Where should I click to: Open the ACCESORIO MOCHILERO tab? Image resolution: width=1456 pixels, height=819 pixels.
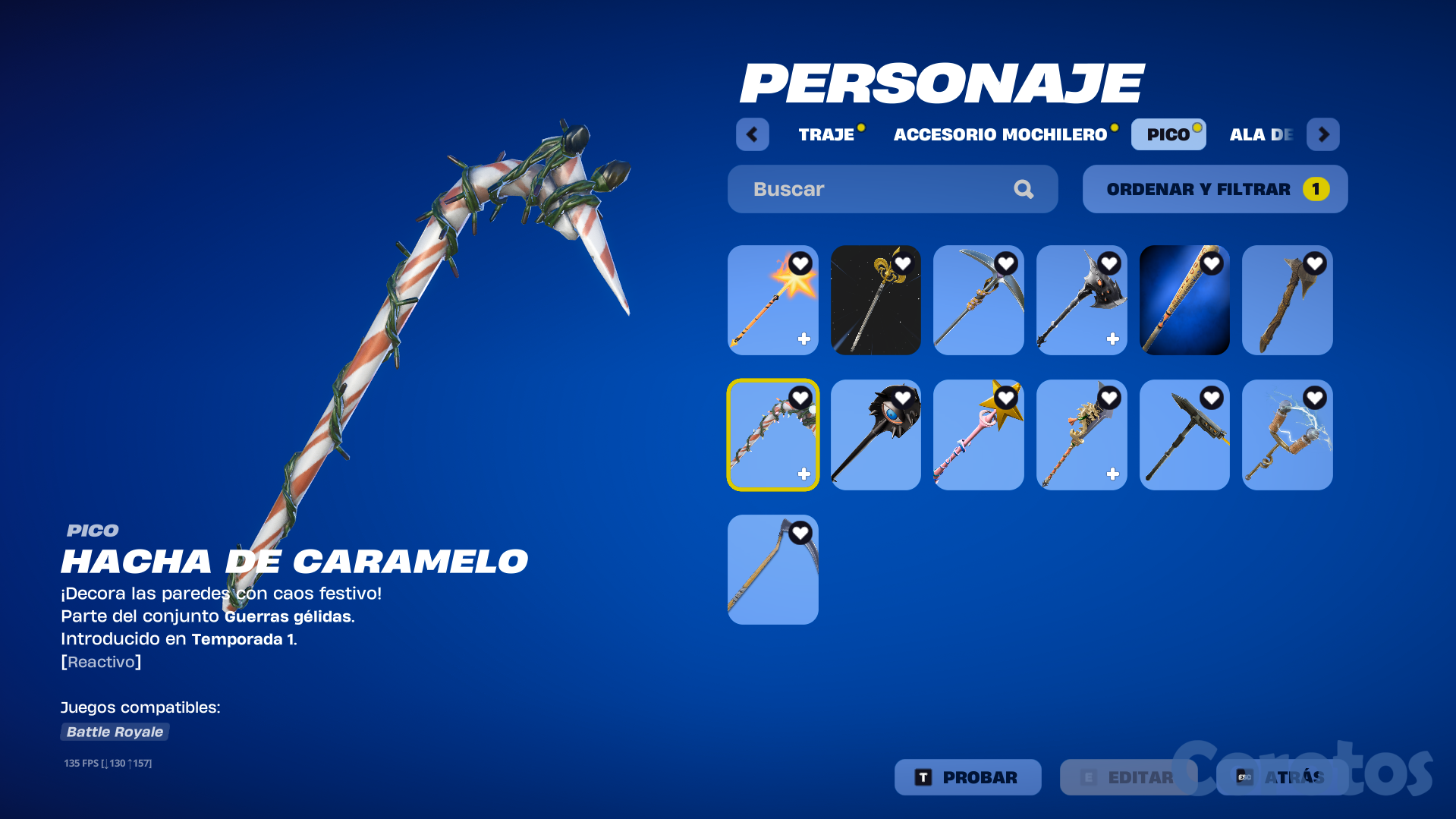coord(1000,134)
